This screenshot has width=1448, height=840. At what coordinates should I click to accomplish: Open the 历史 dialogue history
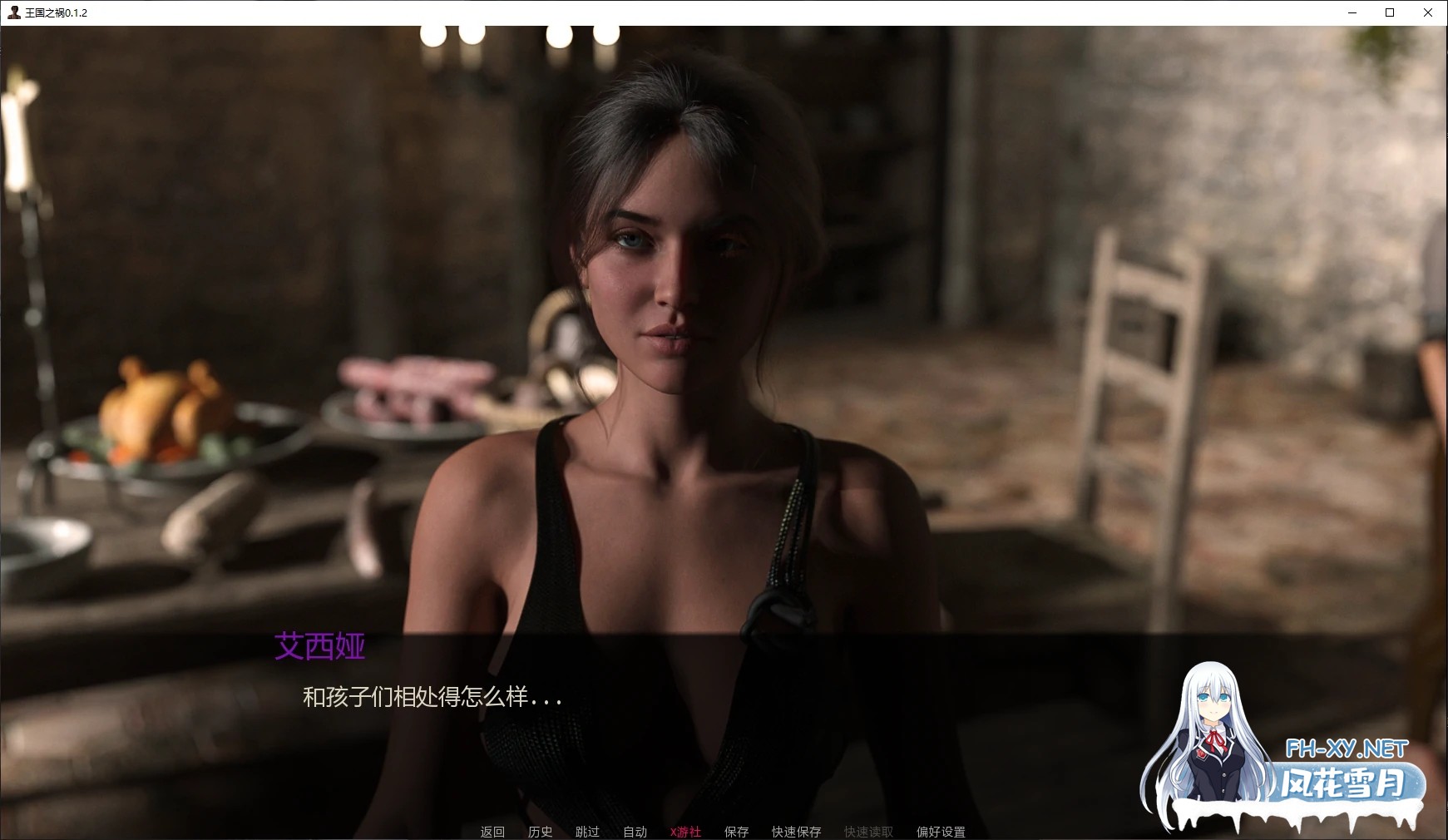[540, 832]
